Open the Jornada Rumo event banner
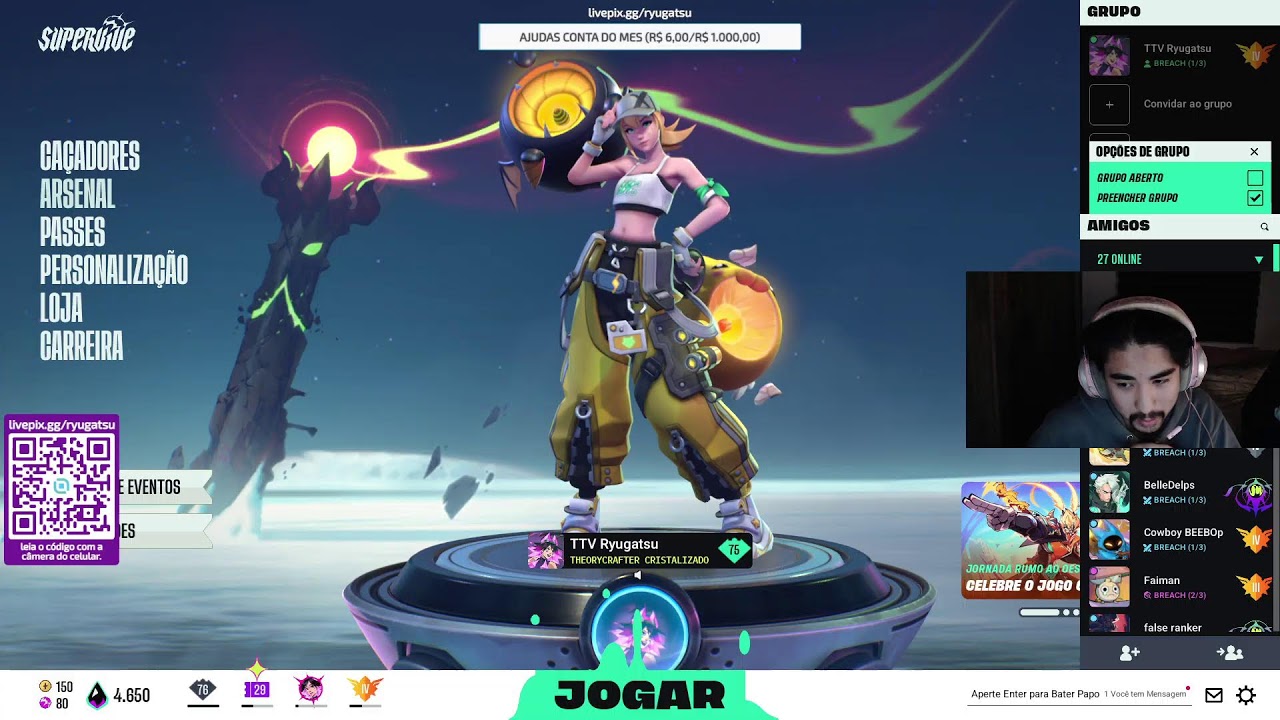The width and height of the screenshot is (1280, 720). pos(1020,540)
